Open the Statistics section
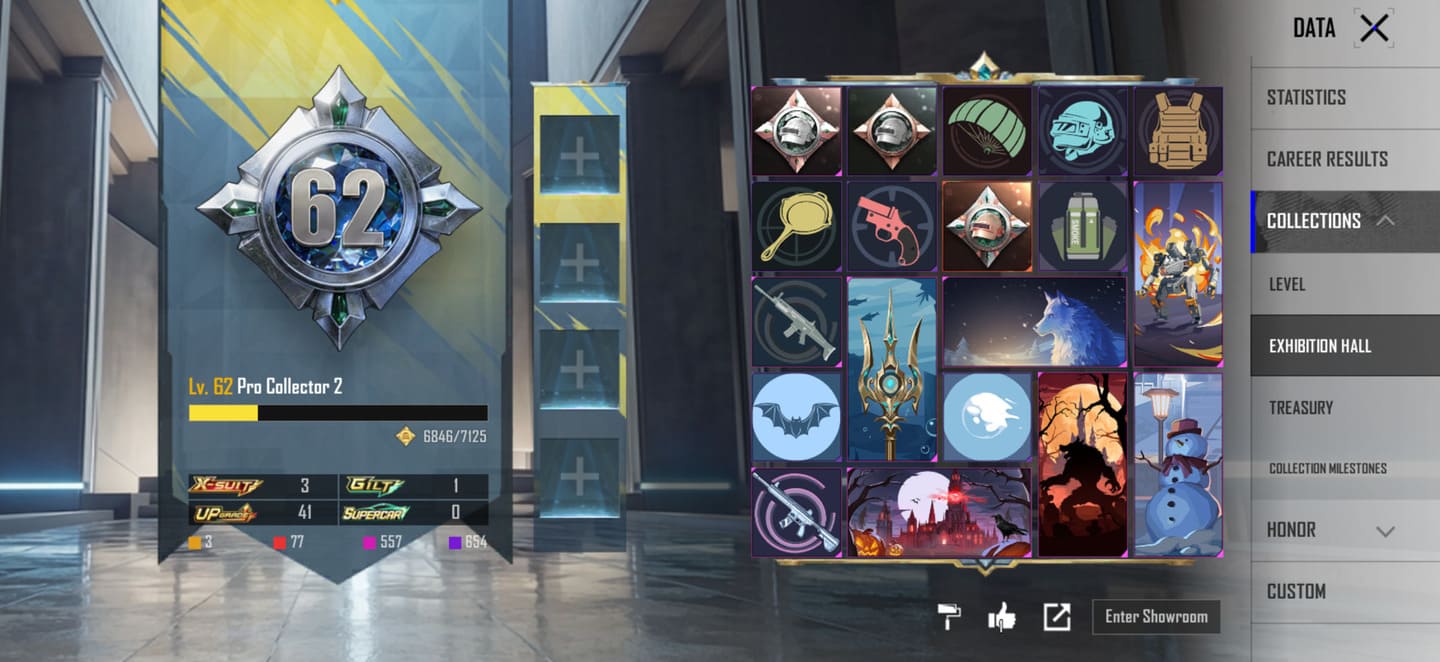1440x662 pixels. [1306, 97]
